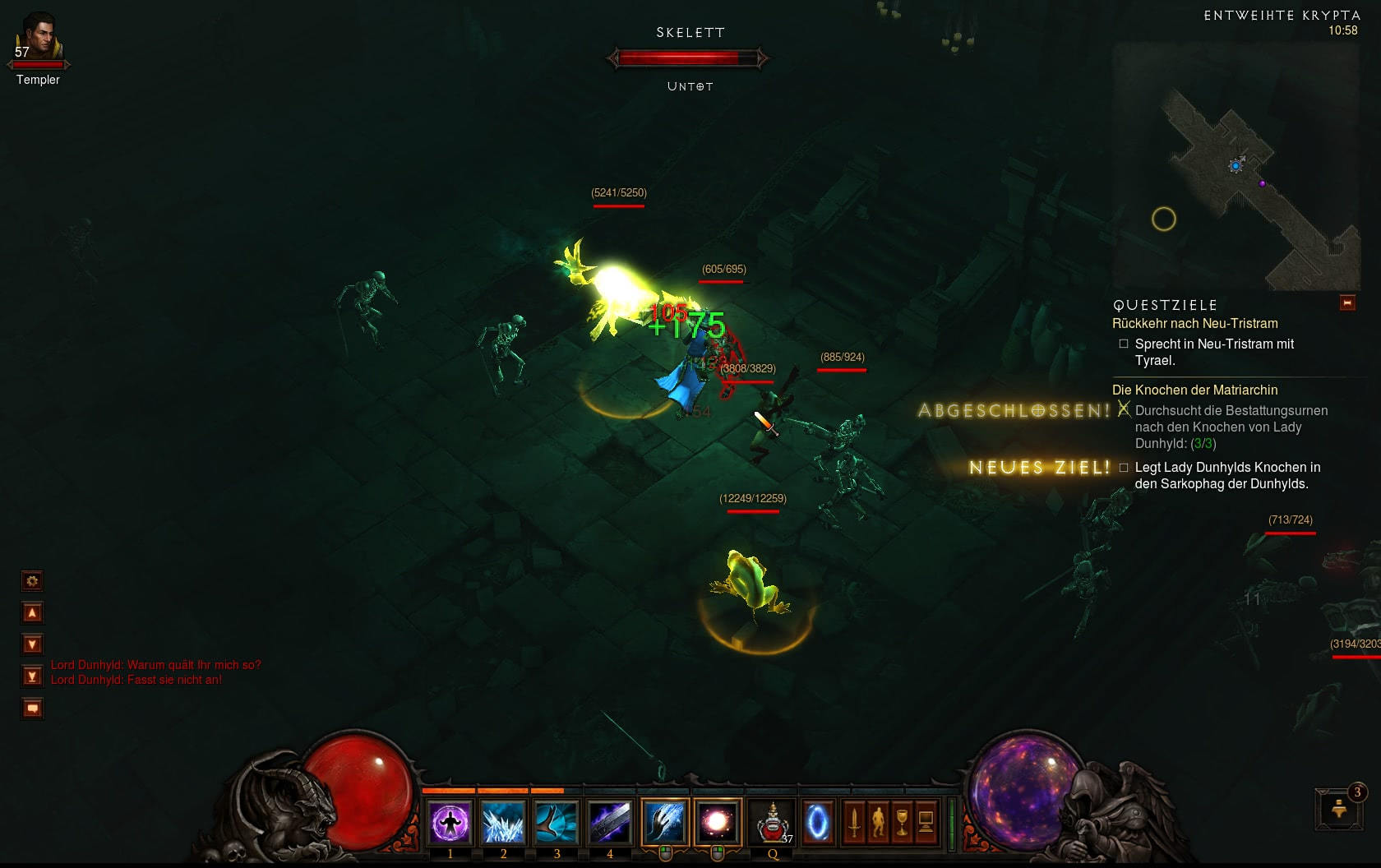Select the glowing orb secondary skill
This screenshot has height=868, width=1381.
tap(717, 822)
